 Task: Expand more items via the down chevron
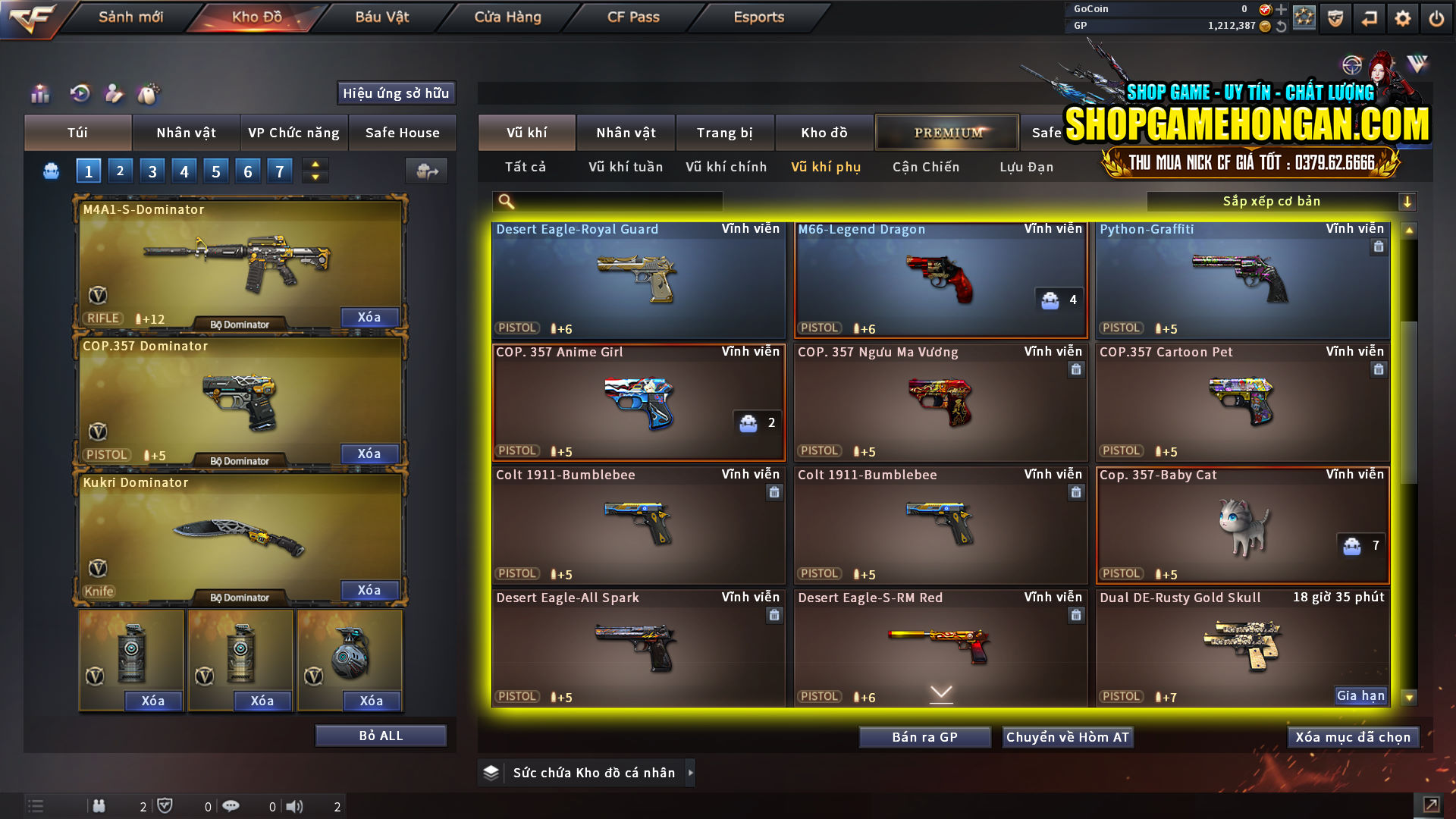[940, 692]
